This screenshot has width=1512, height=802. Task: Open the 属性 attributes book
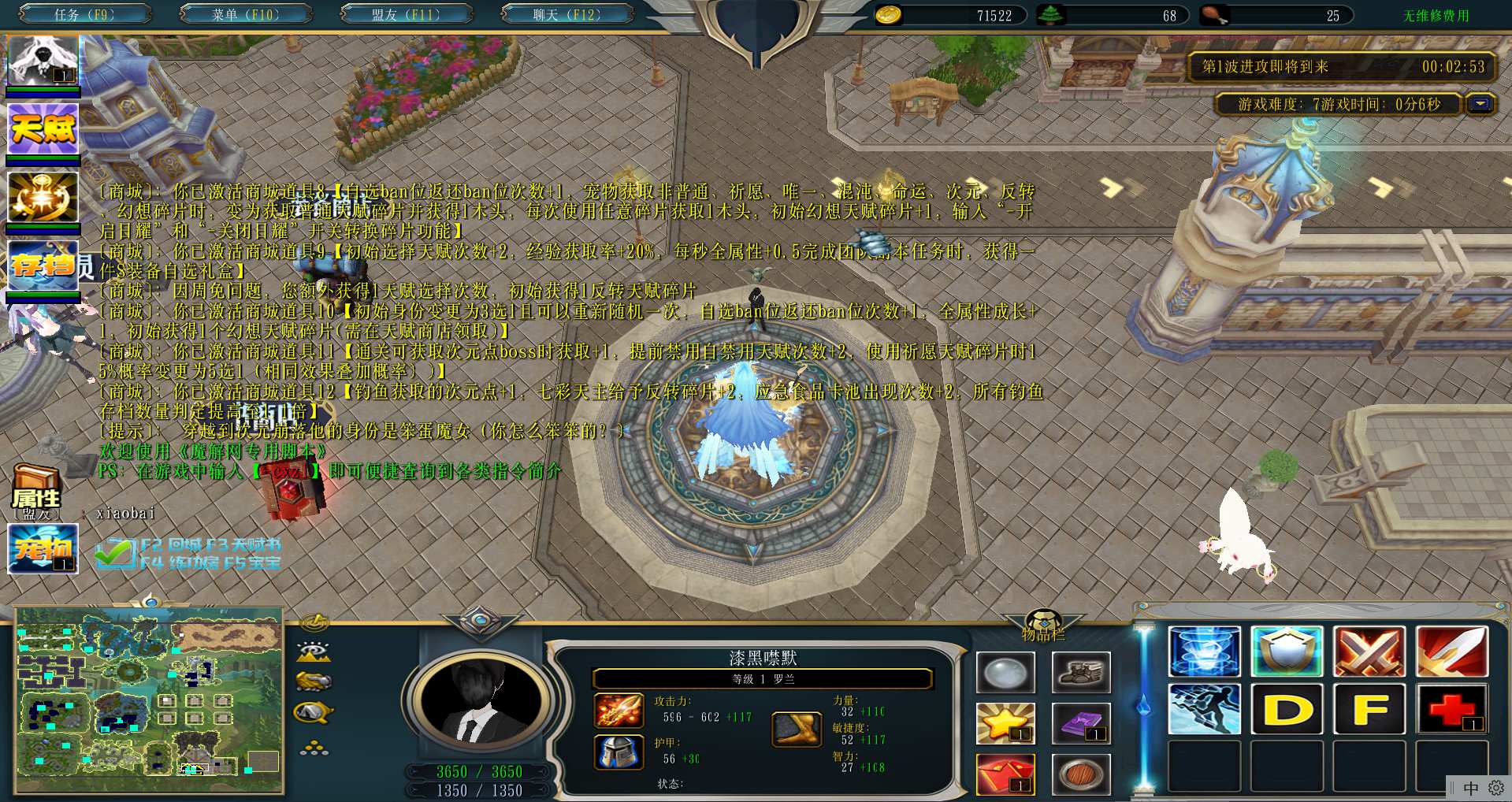[36, 489]
